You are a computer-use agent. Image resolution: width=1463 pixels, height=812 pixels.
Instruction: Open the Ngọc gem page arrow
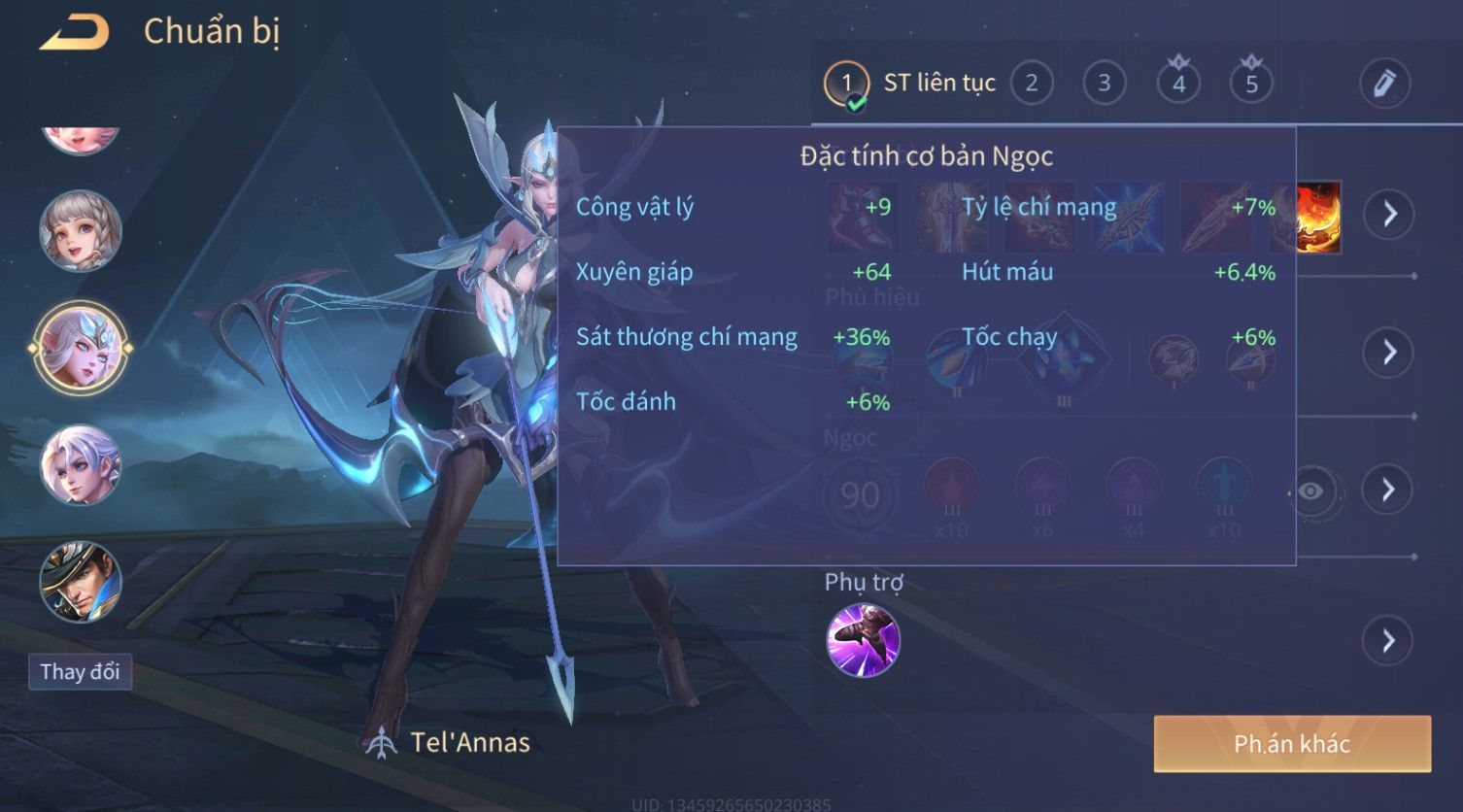(1389, 490)
